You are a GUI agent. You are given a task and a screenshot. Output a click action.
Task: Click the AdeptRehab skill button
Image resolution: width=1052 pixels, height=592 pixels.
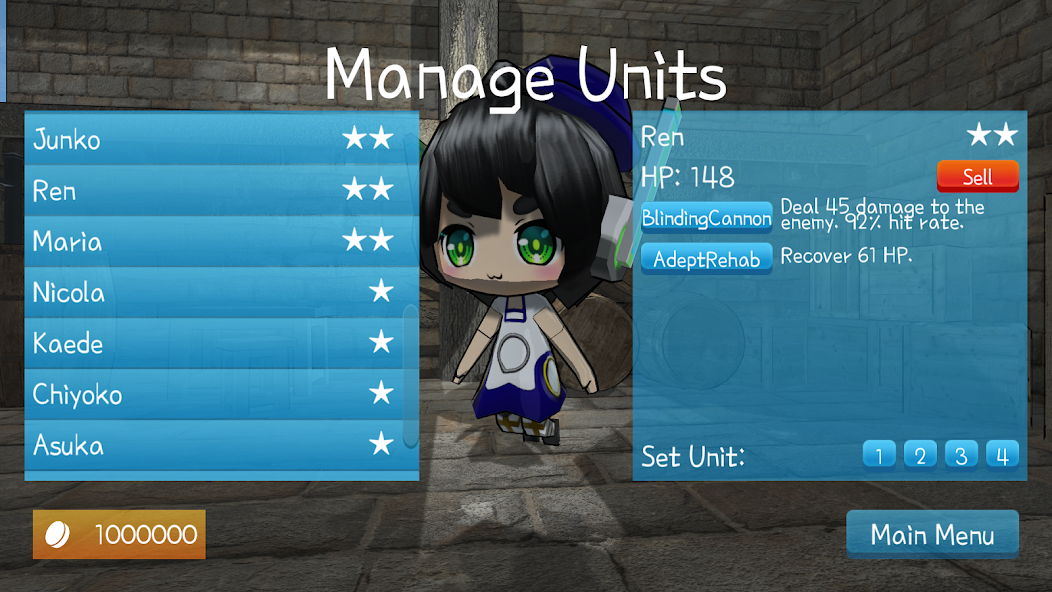pos(706,259)
